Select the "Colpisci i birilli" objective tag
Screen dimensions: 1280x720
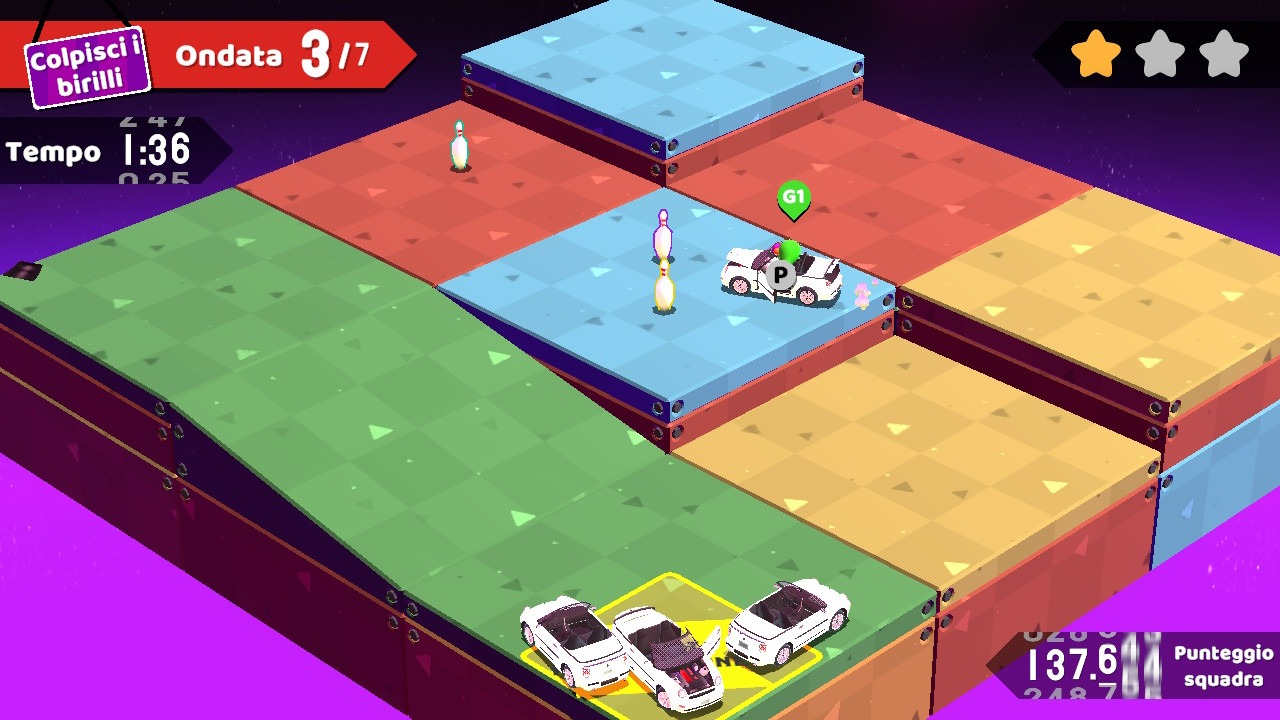coord(87,66)
